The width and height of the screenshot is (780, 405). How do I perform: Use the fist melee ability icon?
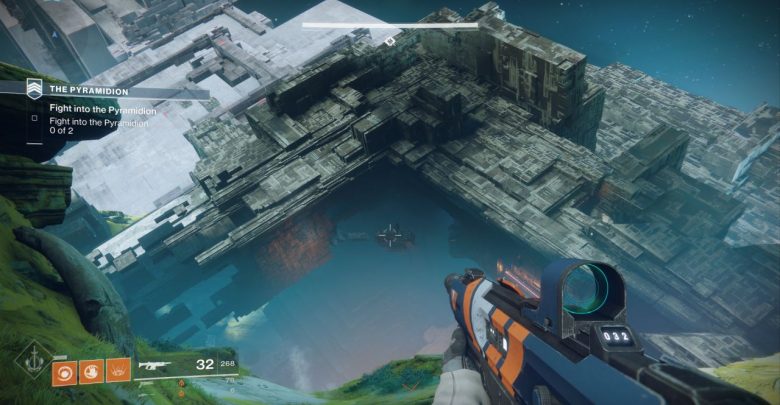(x=92, y=371)
